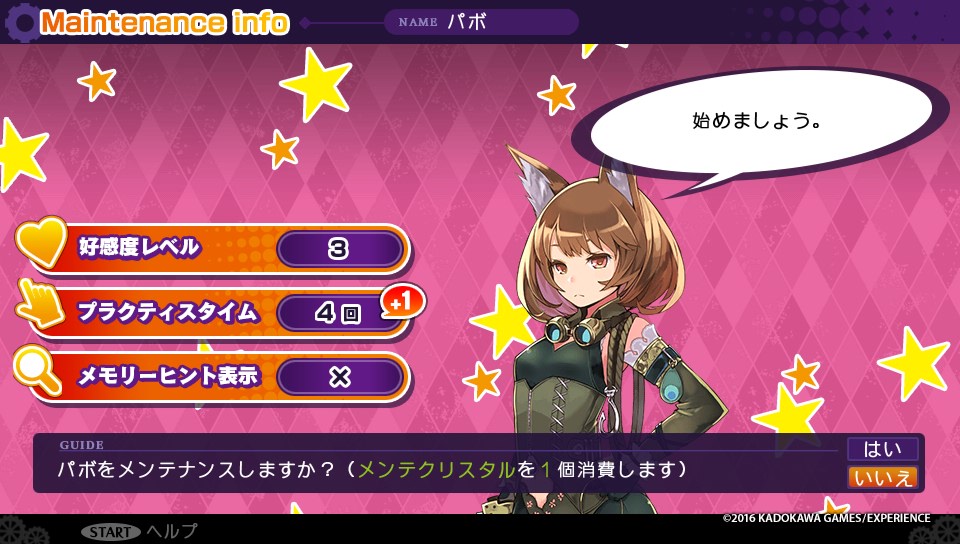
Task: Decline maintenance by choosing いいえ
Action: point(882,477)
